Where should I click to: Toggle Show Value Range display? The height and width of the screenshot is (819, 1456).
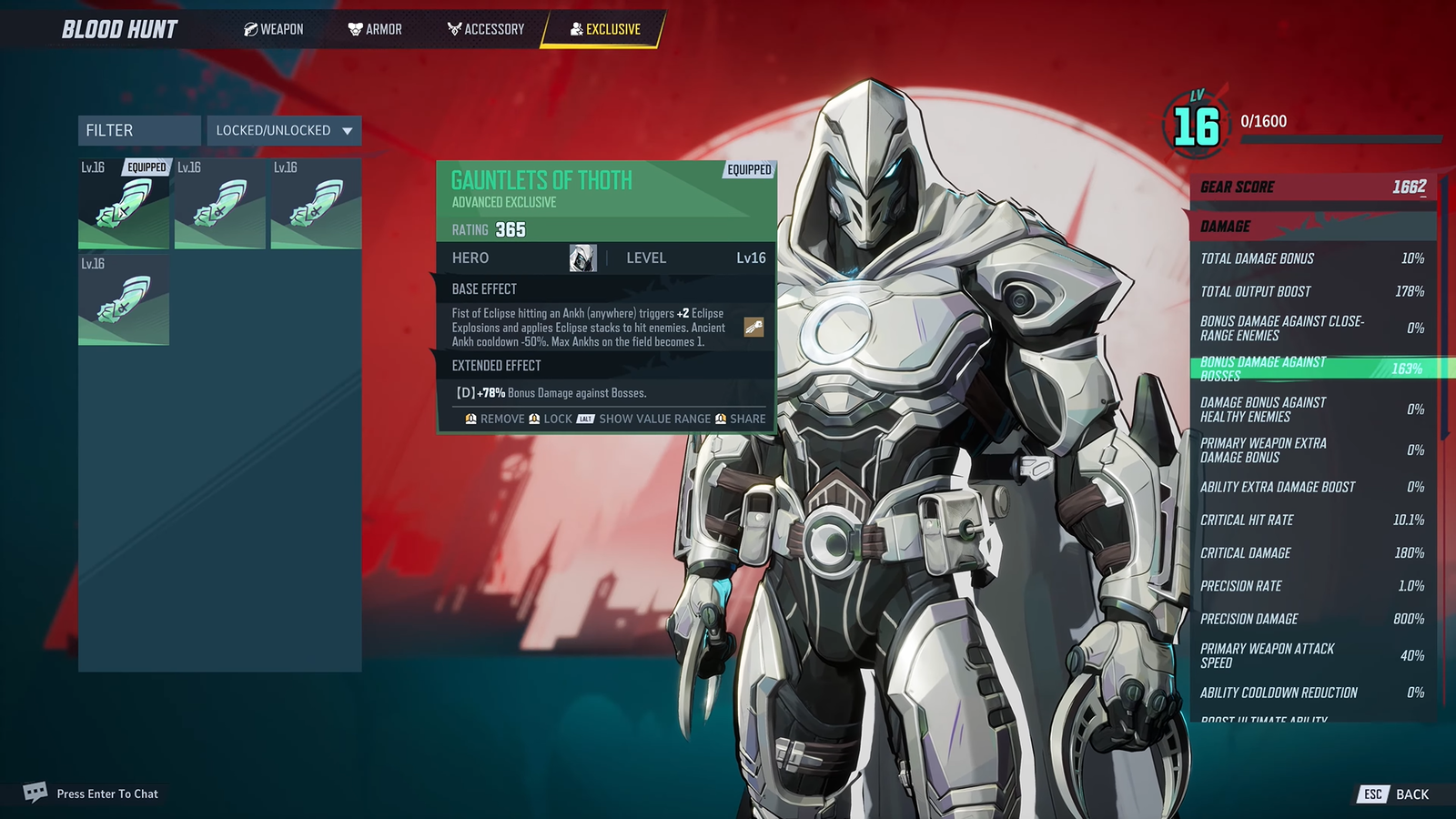click(x=654, y=420)
